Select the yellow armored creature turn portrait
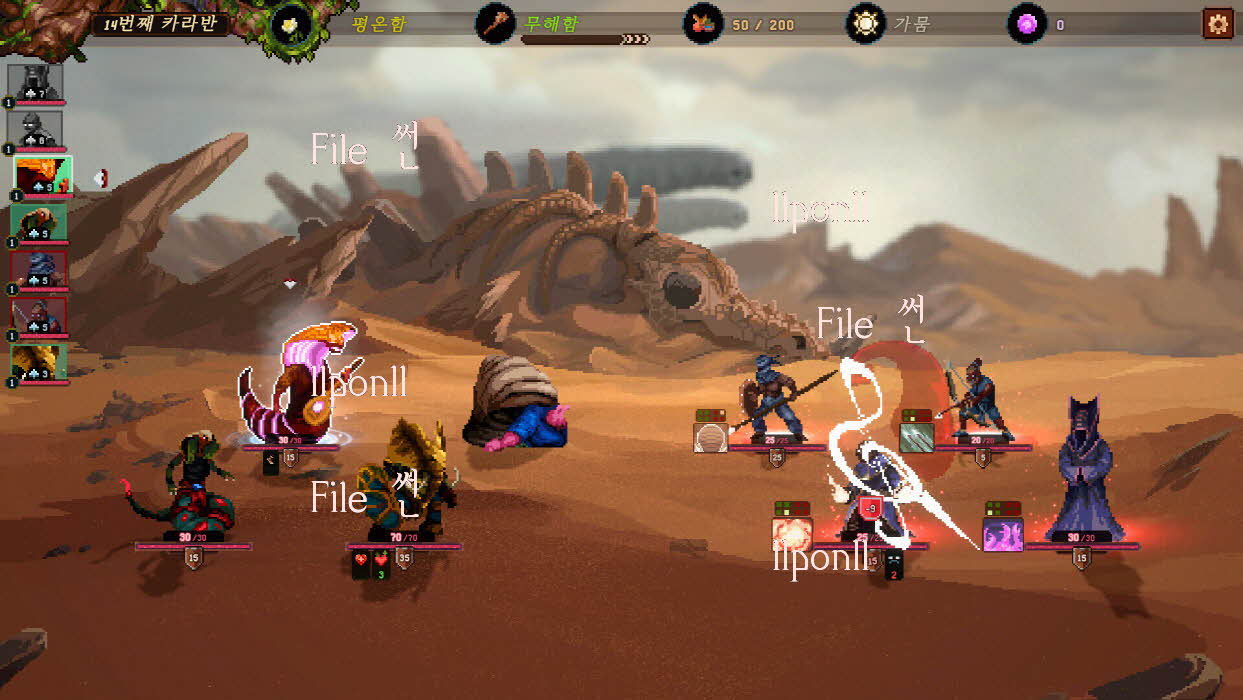Image resolution: width=1243 pixels, height=700 pixels. point(39,362)
